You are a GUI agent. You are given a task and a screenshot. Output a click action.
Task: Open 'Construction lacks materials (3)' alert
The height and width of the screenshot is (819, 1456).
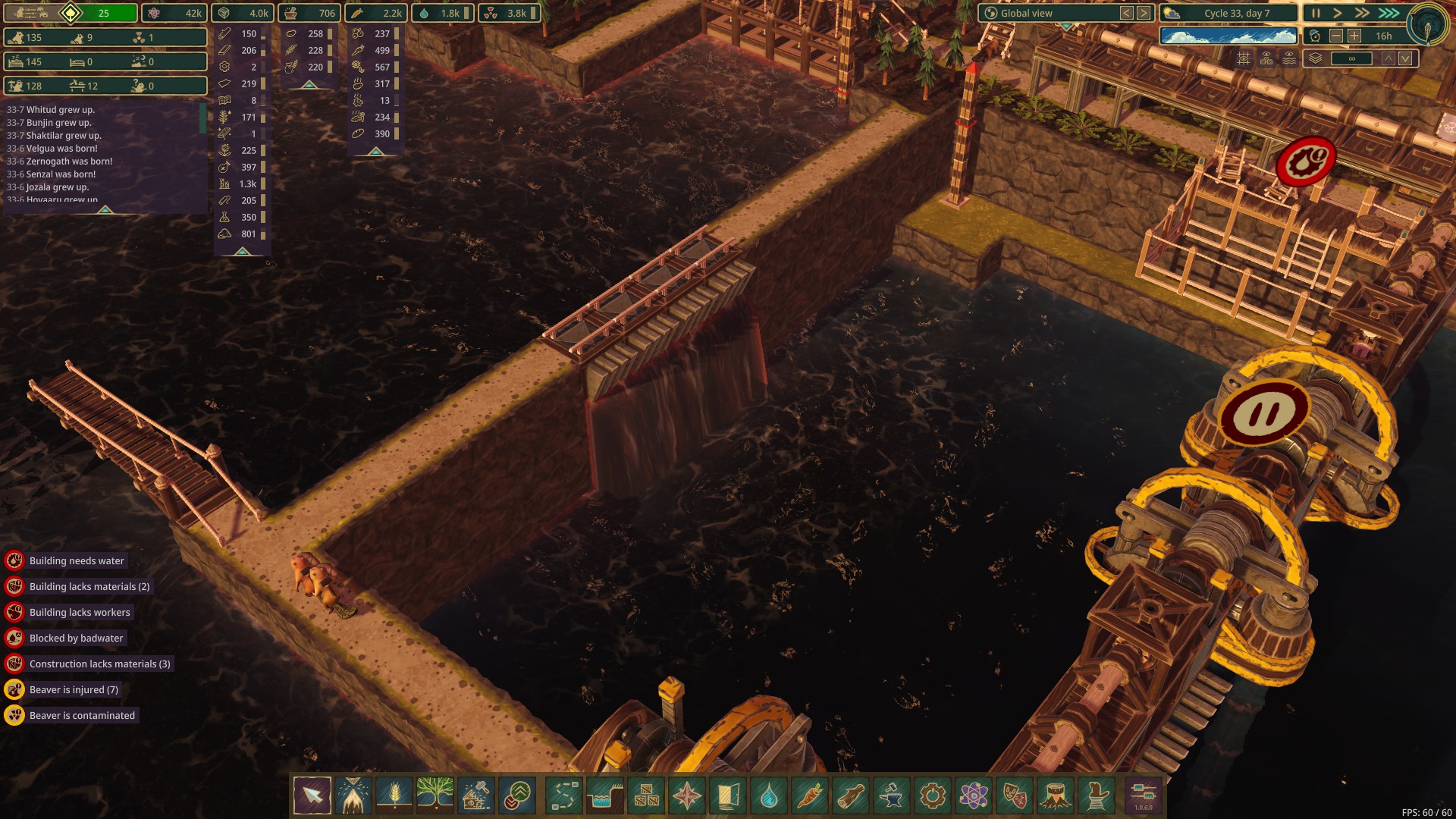coord(99,664)
